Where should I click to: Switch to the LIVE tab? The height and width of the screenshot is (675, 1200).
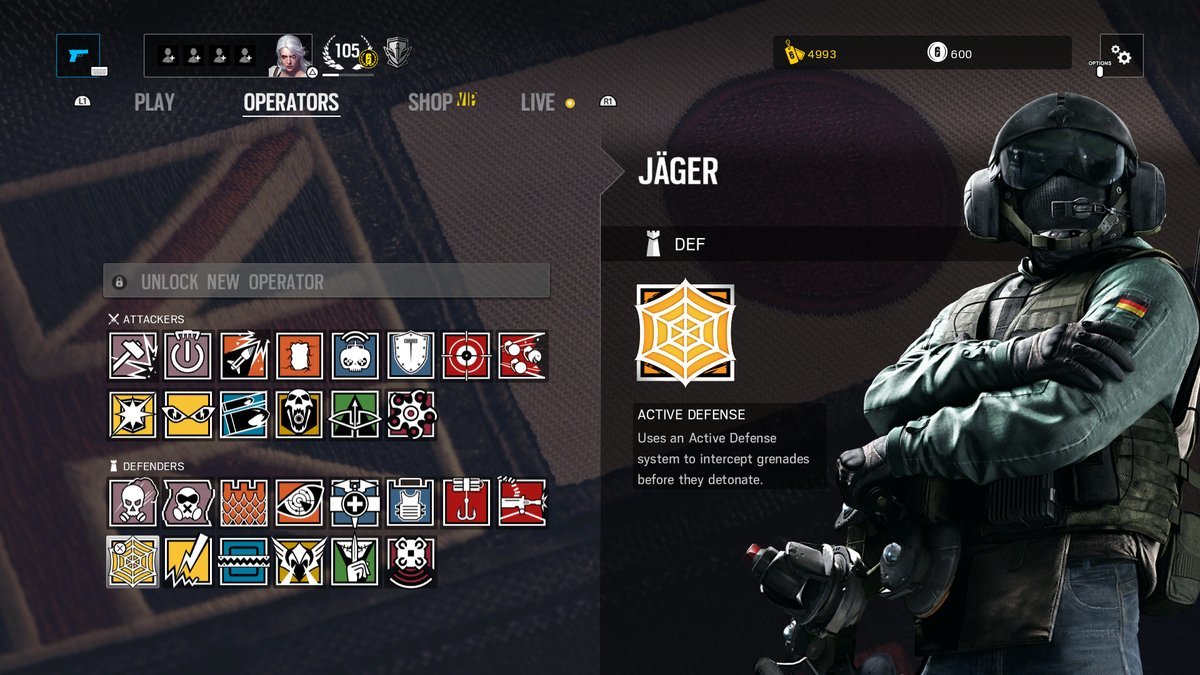[x=538, y=102]
